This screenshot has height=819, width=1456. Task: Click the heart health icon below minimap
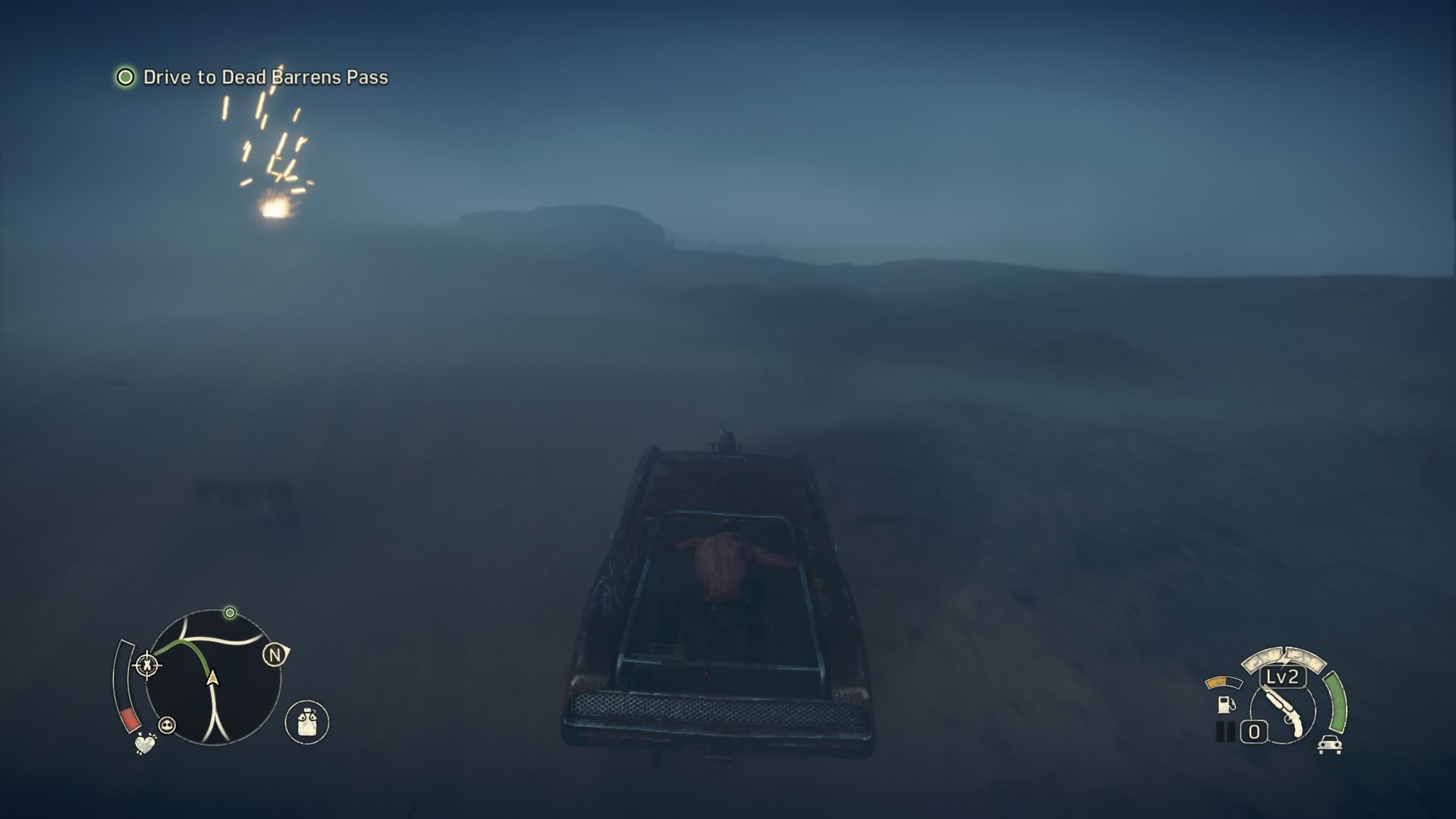click(x=145, y=745)
